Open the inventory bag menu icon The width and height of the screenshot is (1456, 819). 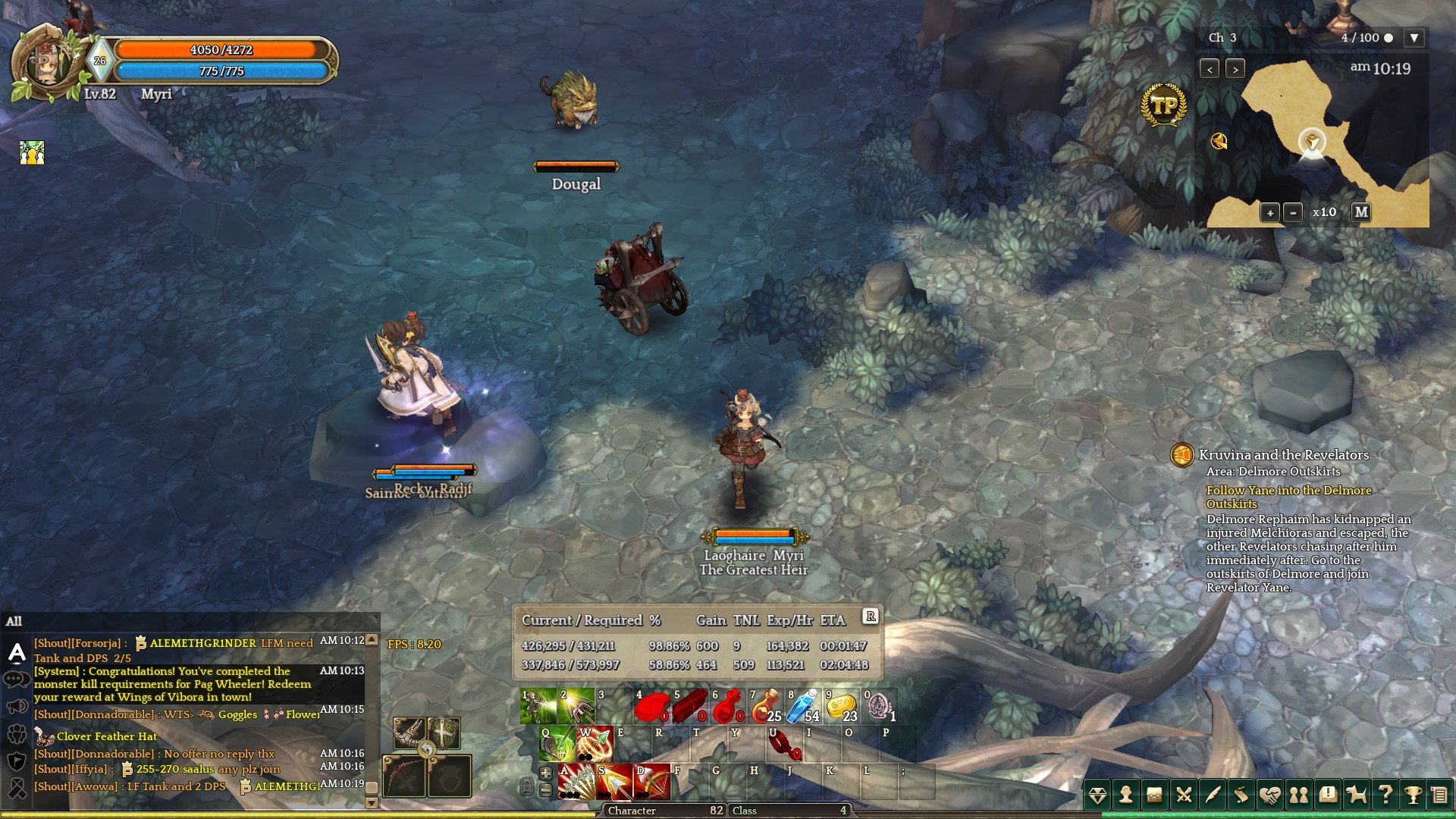1154,795
